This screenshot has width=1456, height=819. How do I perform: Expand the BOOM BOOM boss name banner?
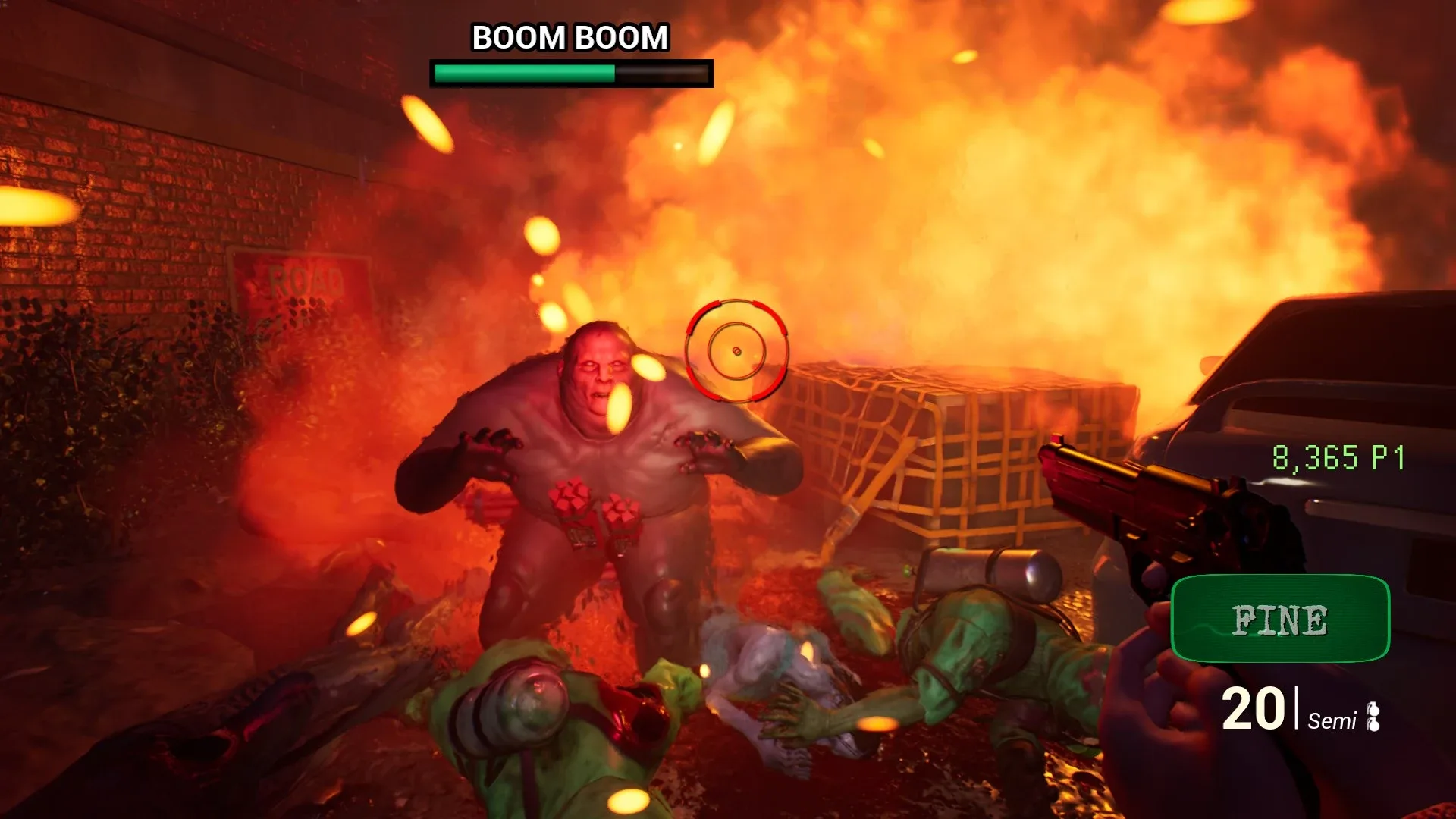(570, 35)
